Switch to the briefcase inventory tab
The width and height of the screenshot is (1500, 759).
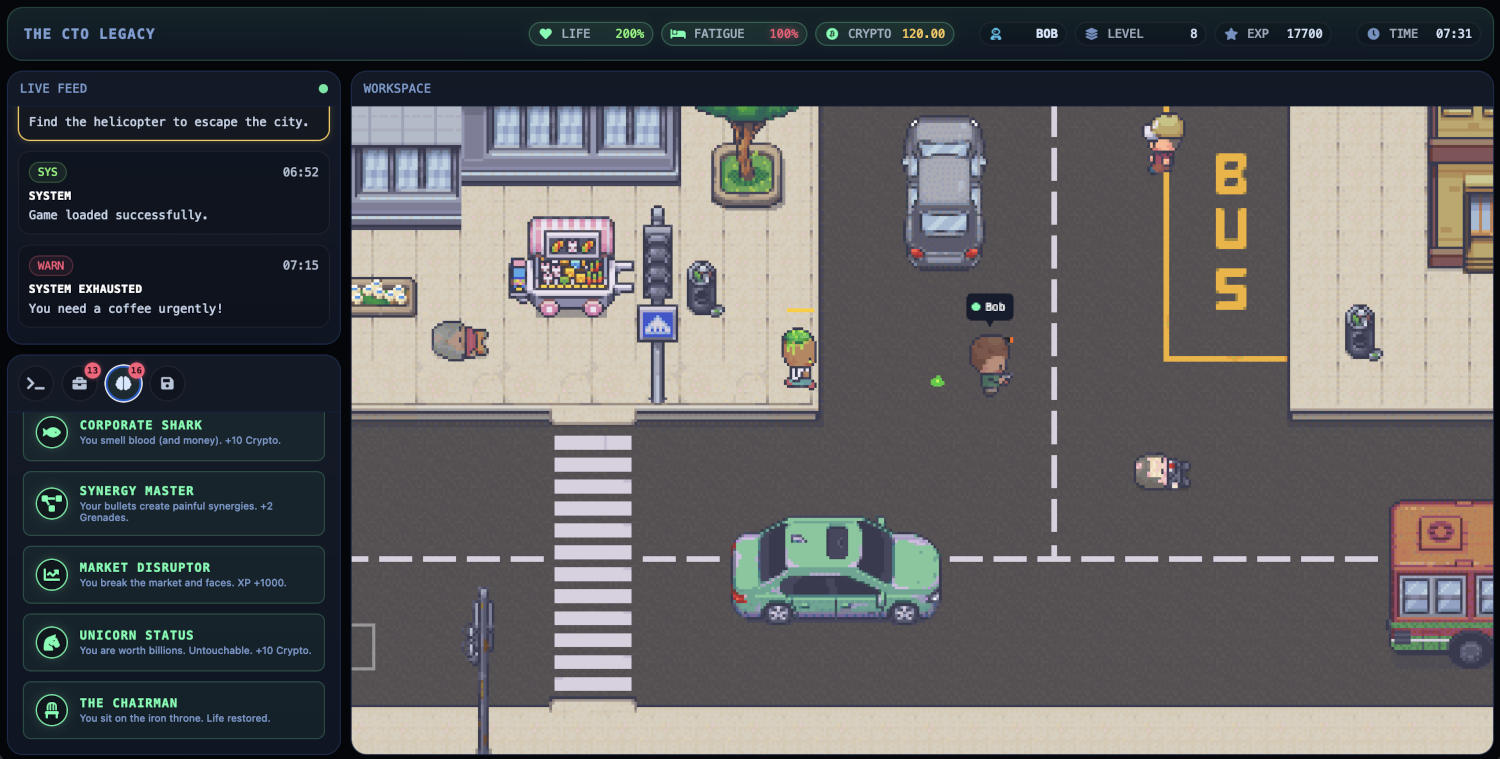(x=80, y=383)
